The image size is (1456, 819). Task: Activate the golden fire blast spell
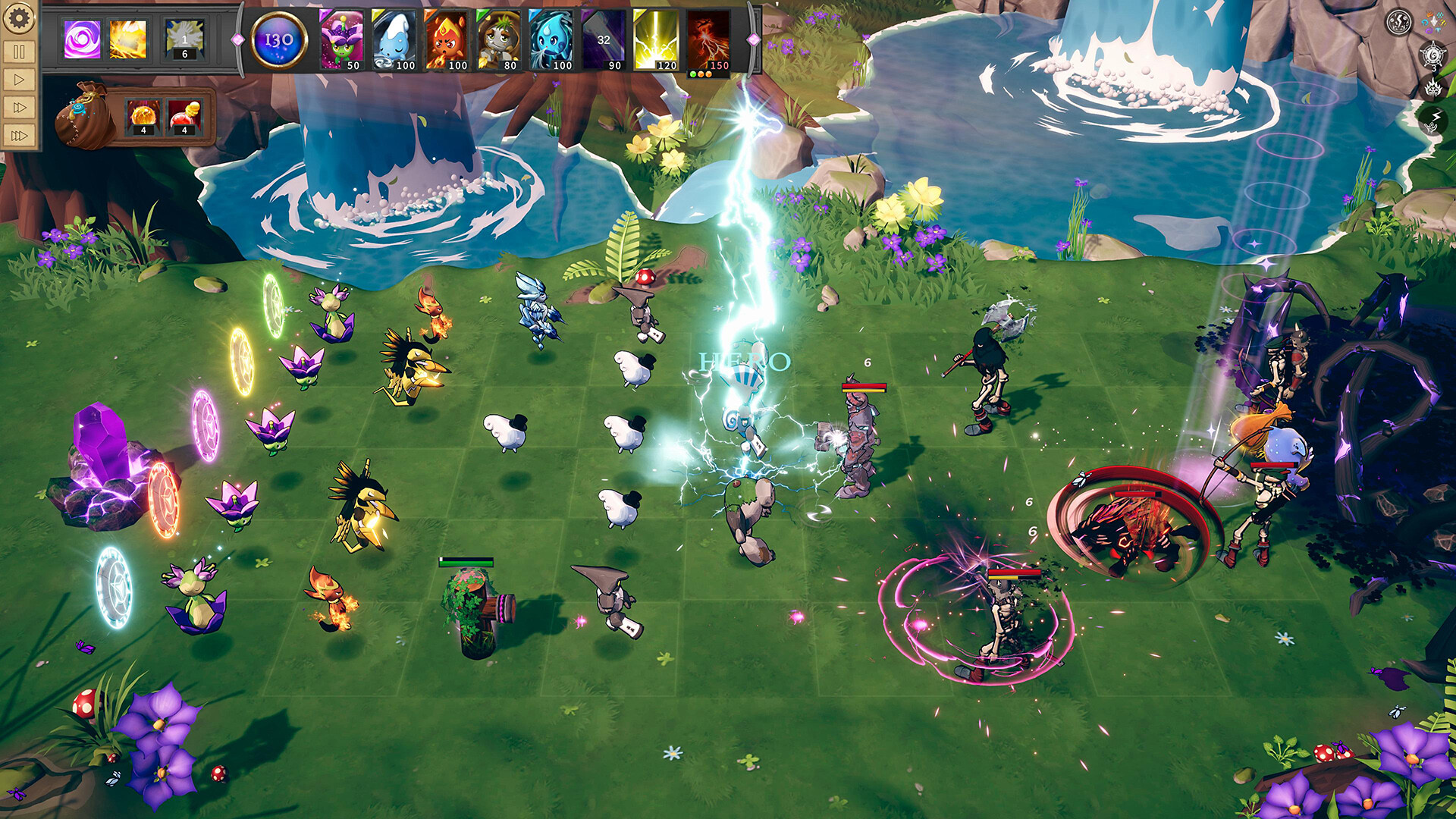(128, 39)
